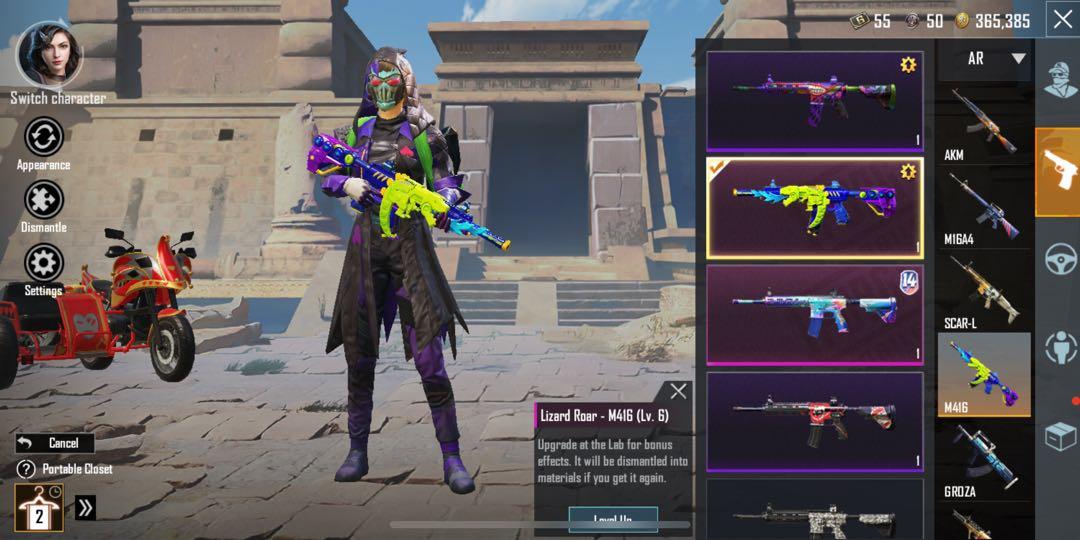The image size is (1080, 540).
Task: Switch to the vehicle steering wheel tab
Action: pos(1059,260)
